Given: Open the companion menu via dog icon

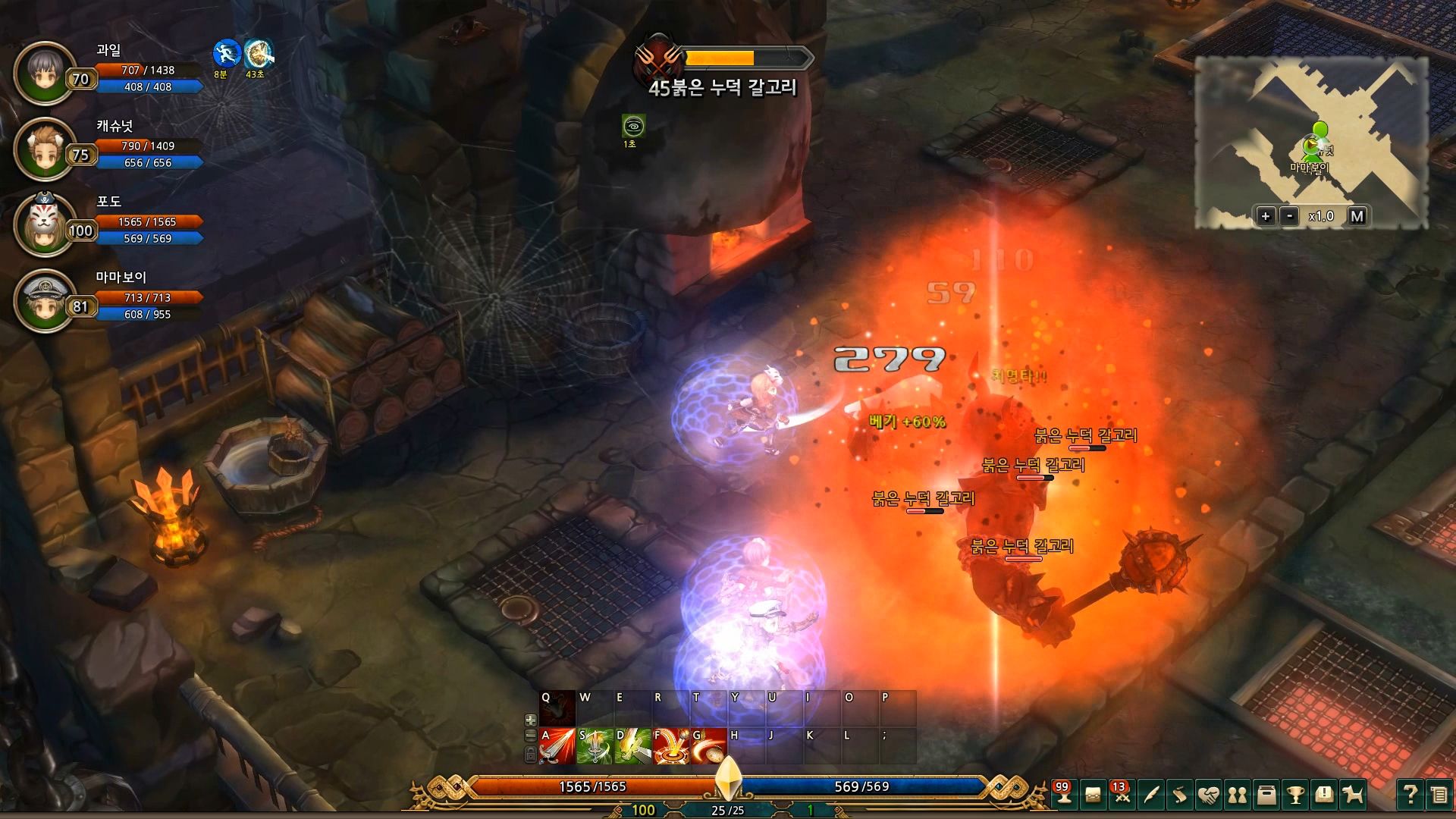Looking at the screenshot, I should coord(1354,795).
